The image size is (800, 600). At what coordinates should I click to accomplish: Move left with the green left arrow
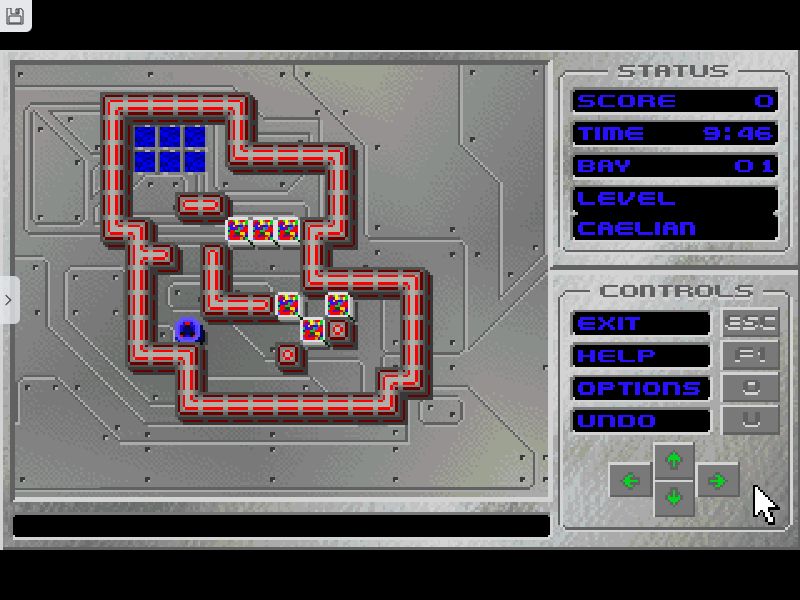pyautogui.click(x=630, y=480)
